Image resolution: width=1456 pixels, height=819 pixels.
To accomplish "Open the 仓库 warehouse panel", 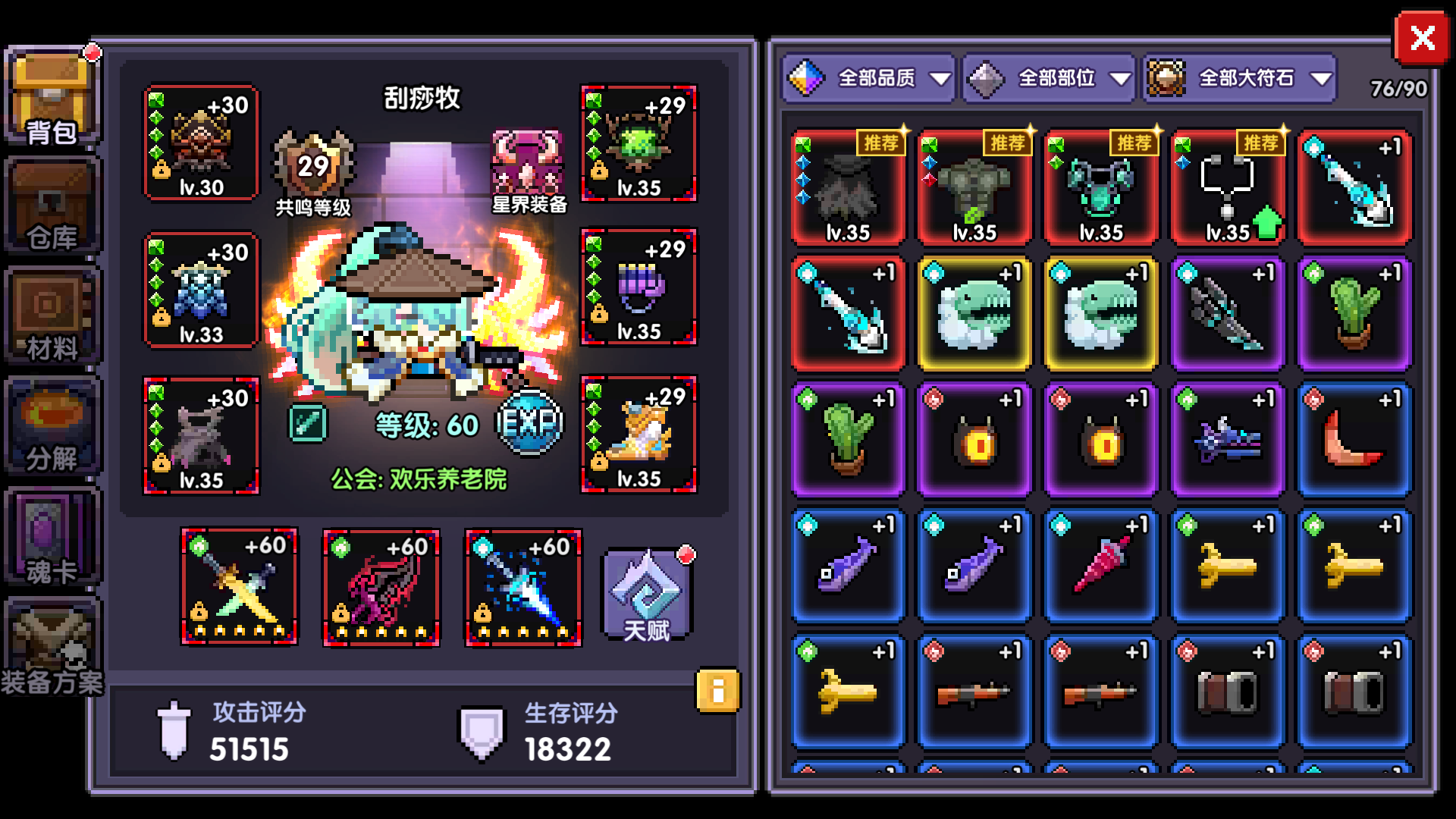I will point(50,205).
